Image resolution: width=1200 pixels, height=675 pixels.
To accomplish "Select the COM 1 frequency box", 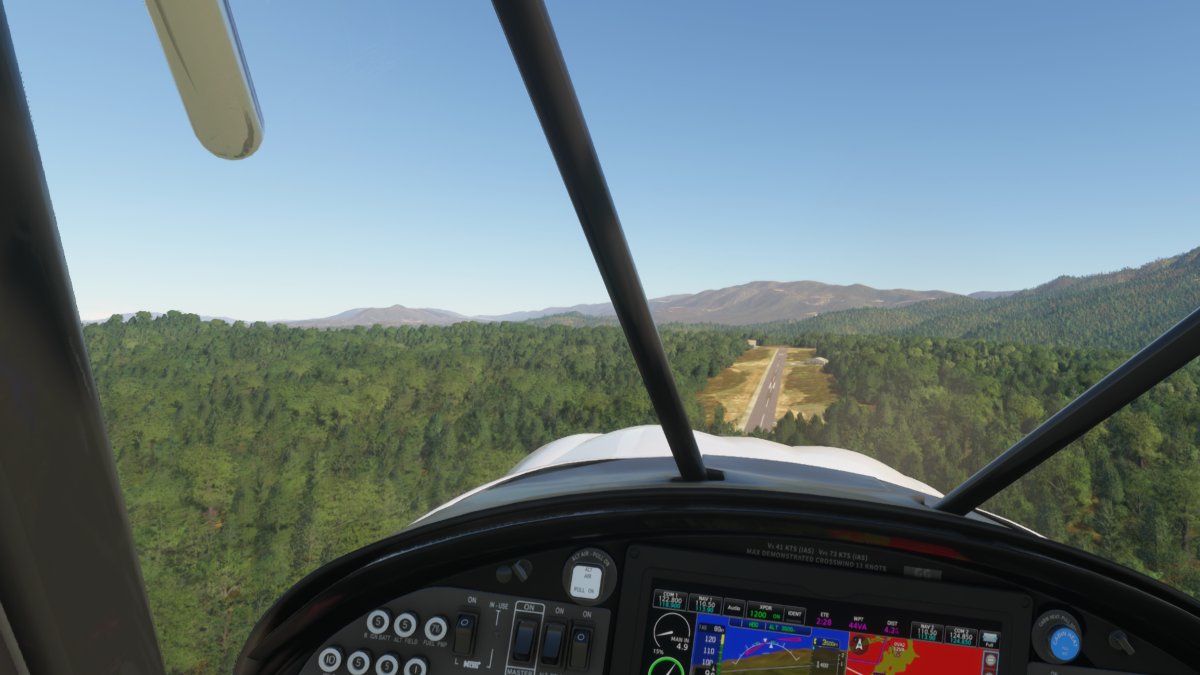I will (669, 600).
